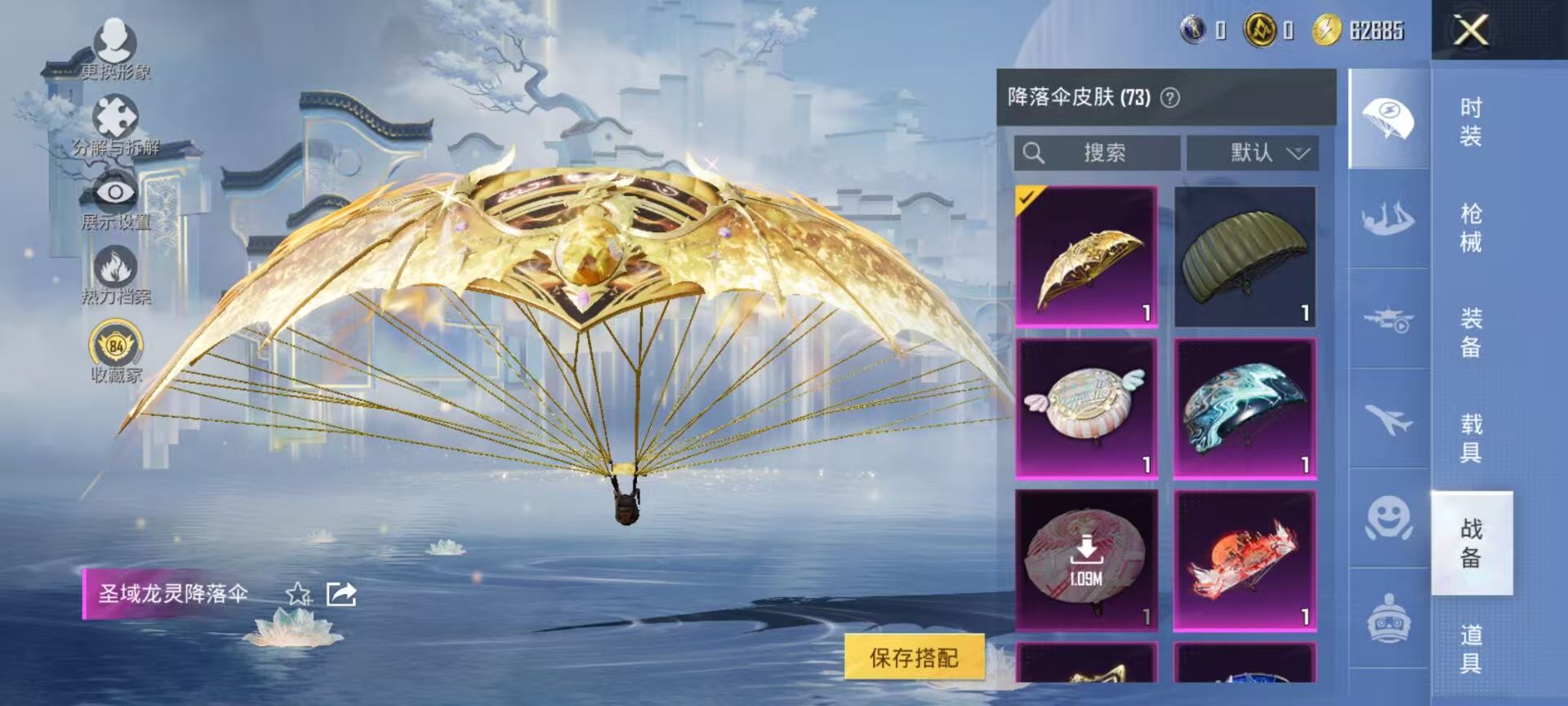Screen dimensions: 1568x706
Task: Open the 展示设置 display settings eye icon
Action: click(x=117, y=192)
